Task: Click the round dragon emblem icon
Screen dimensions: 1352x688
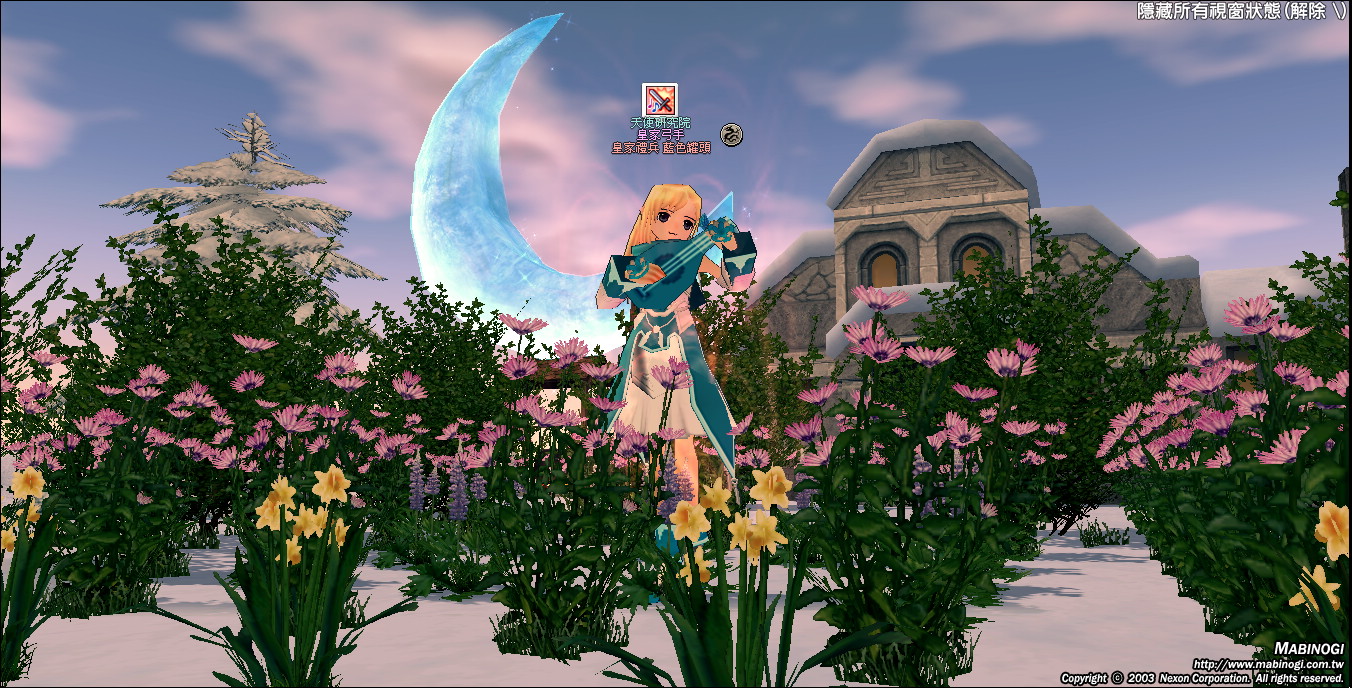Action: pyautogui.click(x=732, y=134)
